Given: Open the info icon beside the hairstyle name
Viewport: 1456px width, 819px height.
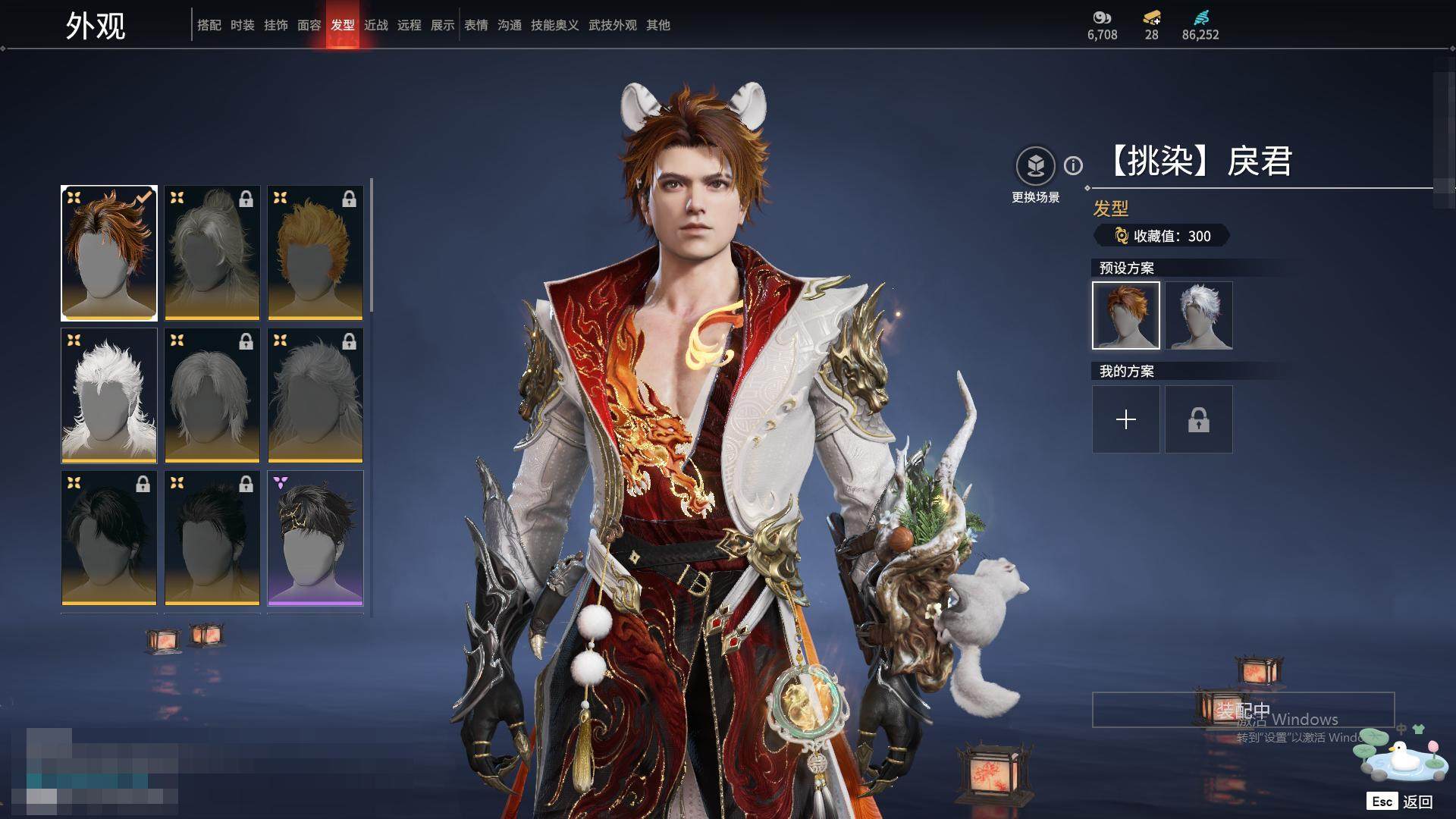Looking at the screenshot, I should click(x=1073, y=165).
